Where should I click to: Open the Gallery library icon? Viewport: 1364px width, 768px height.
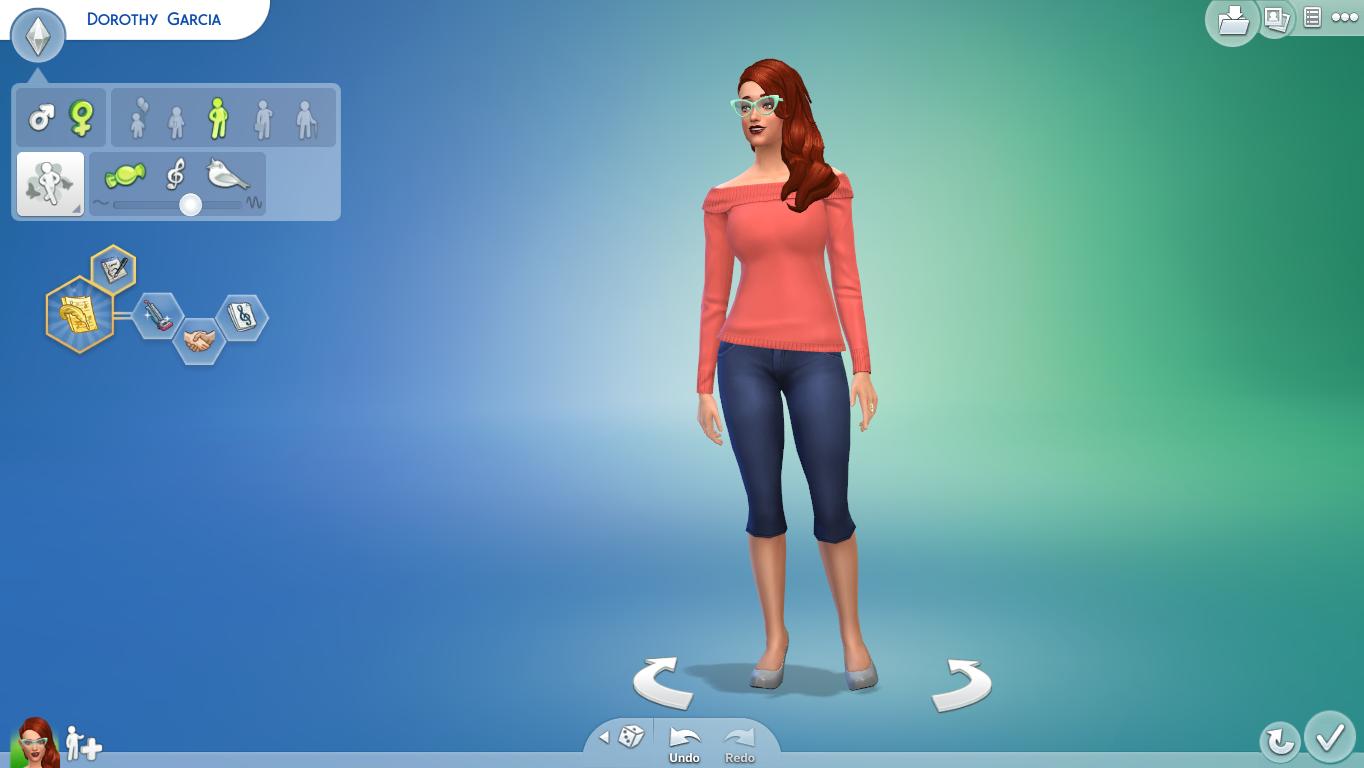point(1232,20)
